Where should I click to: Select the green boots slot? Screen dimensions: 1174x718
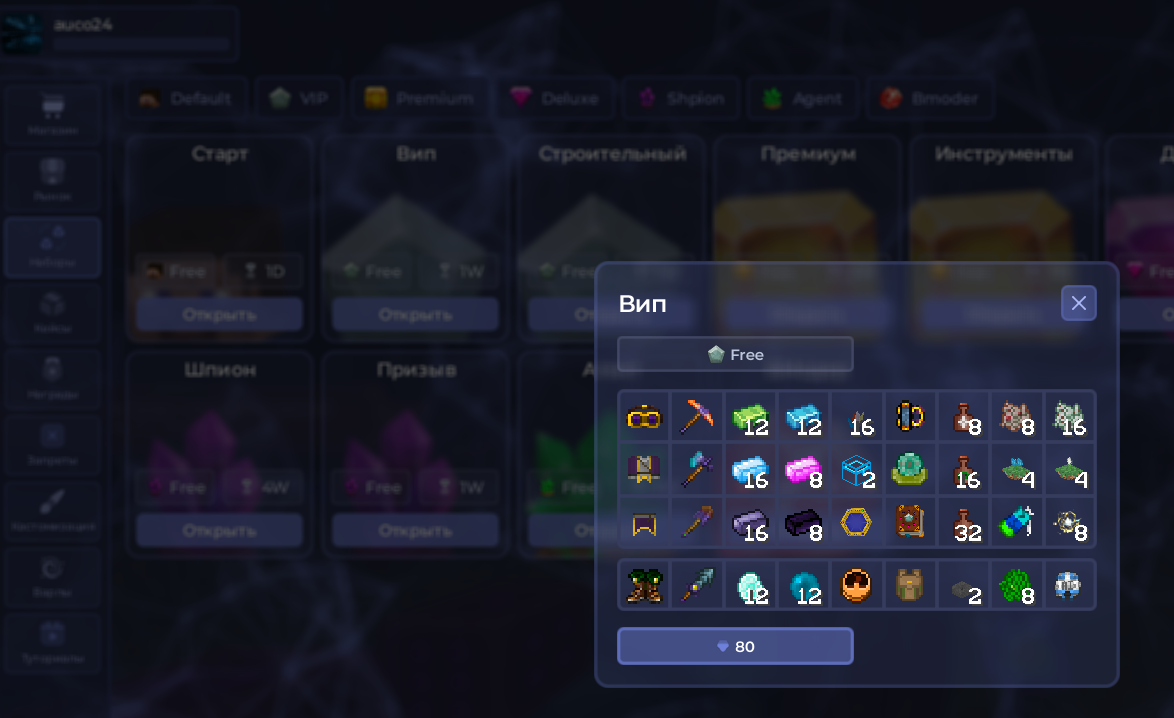tap(644, 585)
